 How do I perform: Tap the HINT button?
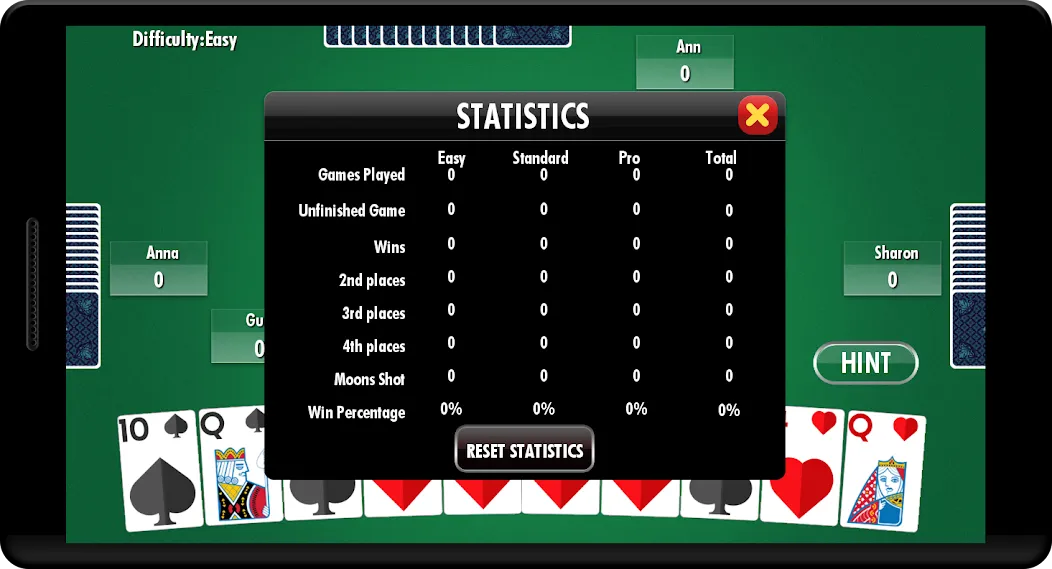865,363
